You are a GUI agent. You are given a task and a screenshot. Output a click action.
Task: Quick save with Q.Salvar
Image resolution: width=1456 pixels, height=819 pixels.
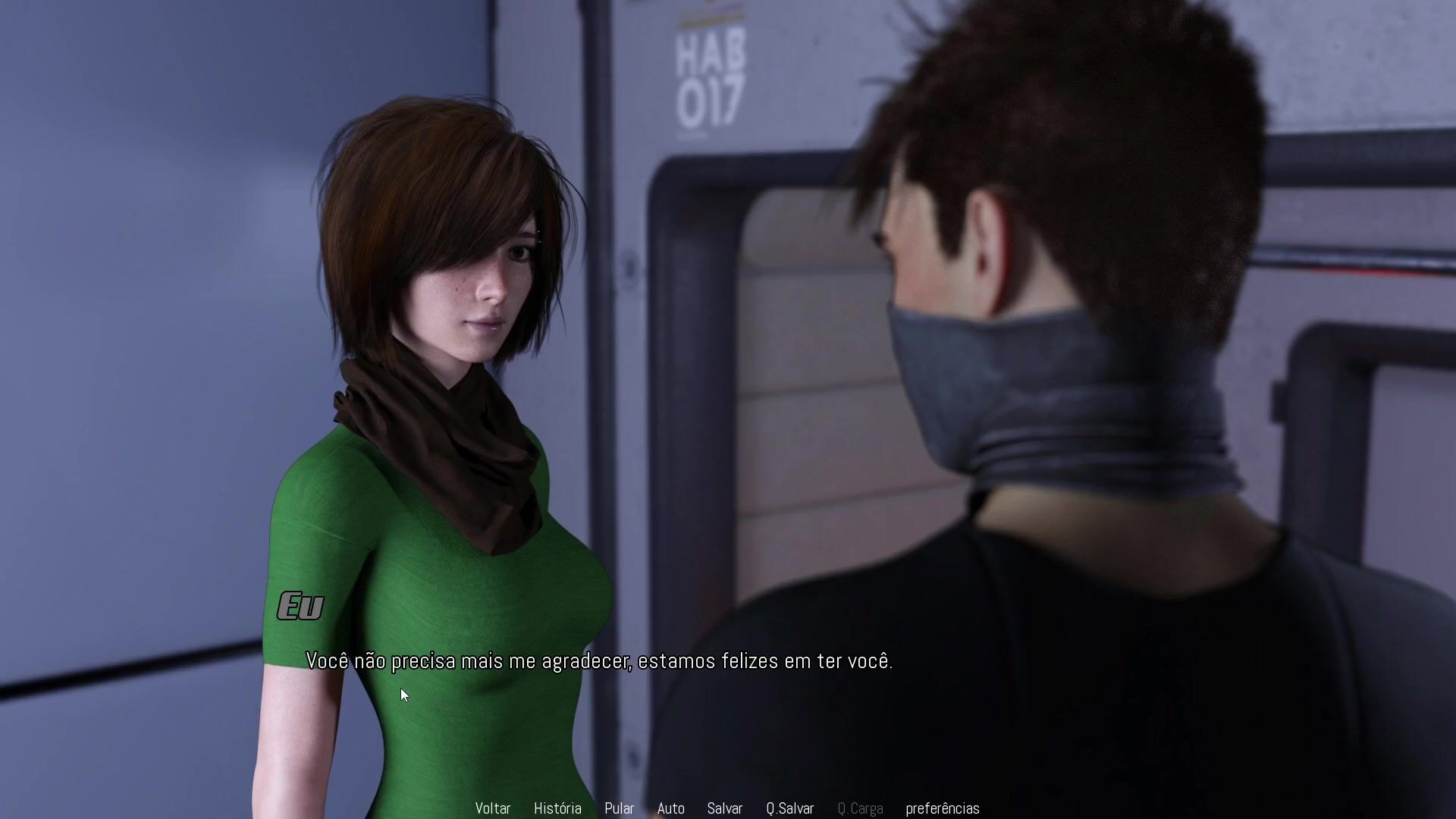(x=789, y=808)
